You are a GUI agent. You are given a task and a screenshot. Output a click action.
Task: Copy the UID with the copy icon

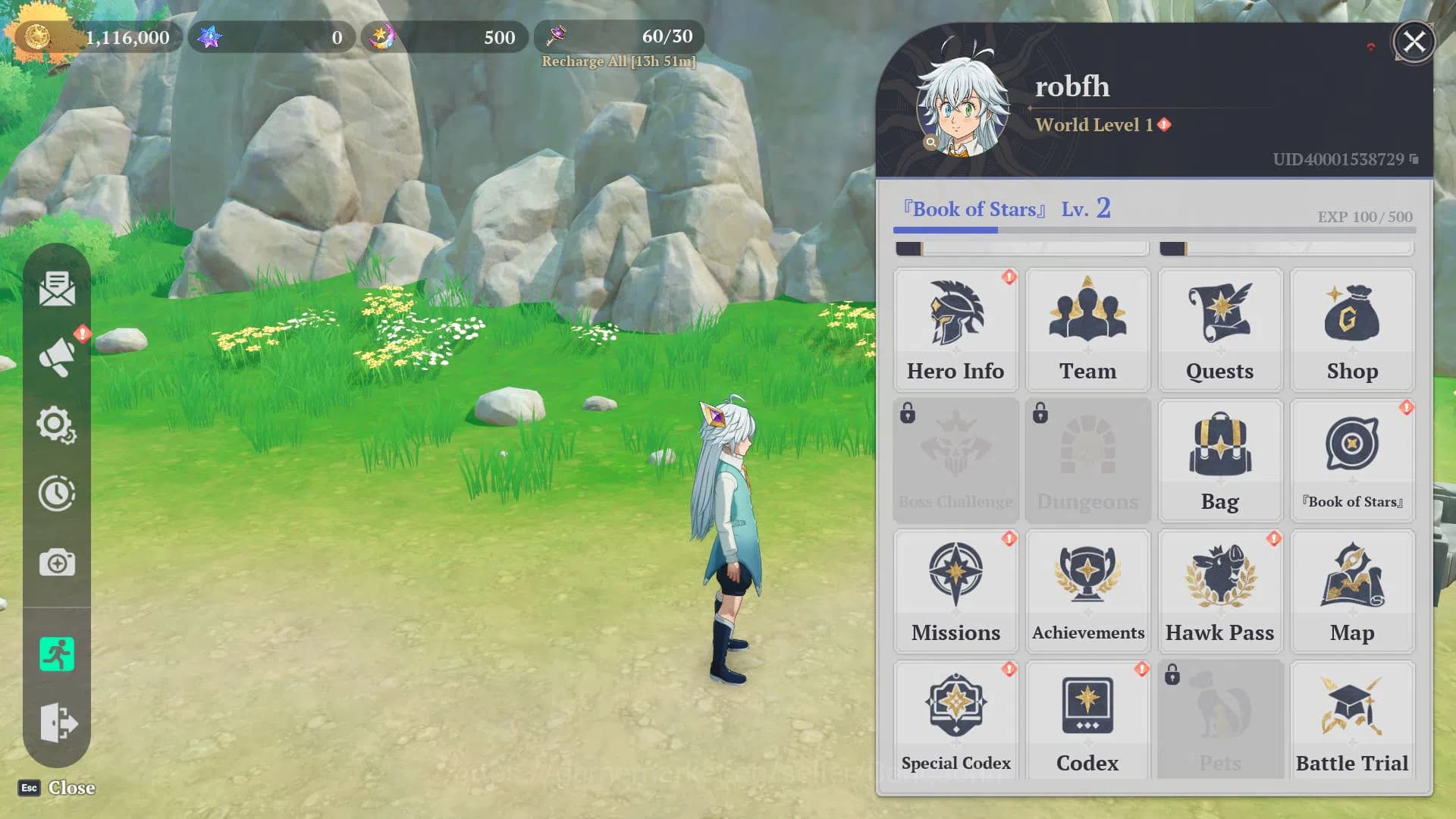click(x=1414, y=159)
